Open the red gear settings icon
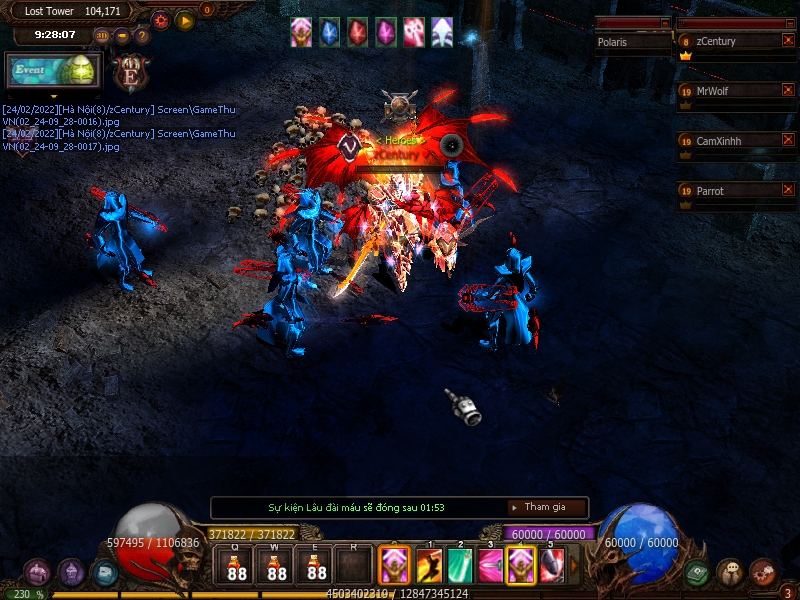 pos(160,20)
